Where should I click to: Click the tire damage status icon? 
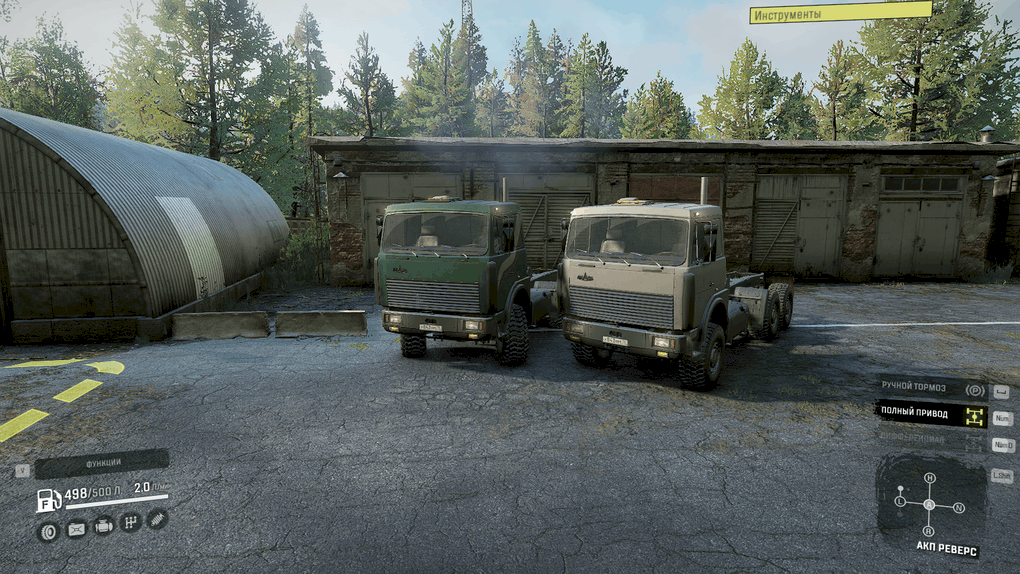pos(47,531)
